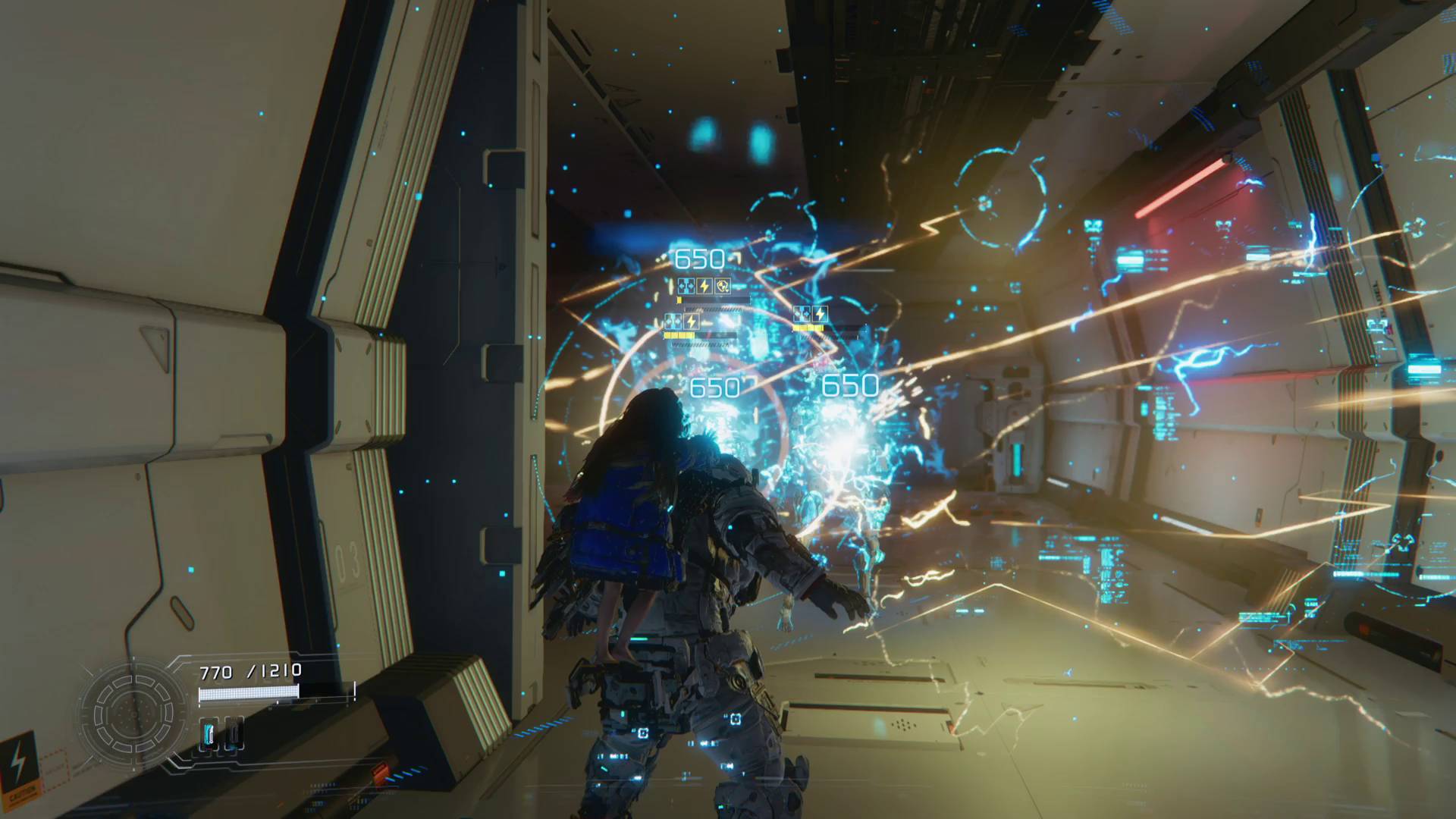Screen dimensions: 1456x819
Task: Click the shield debuff icon beside the lightning bolt
Action: [x=722, y=286]
